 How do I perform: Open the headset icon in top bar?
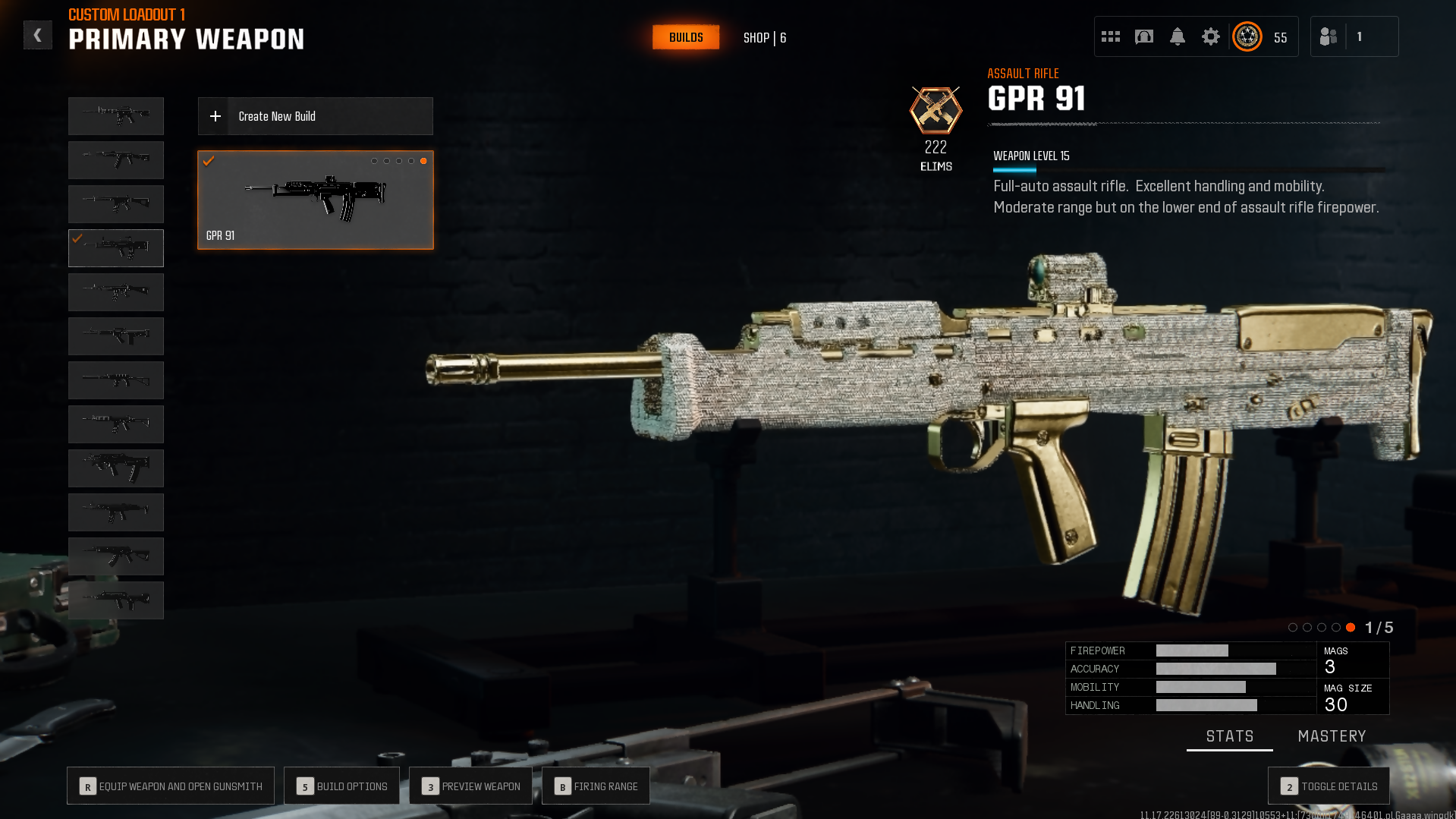[1144, 36]
